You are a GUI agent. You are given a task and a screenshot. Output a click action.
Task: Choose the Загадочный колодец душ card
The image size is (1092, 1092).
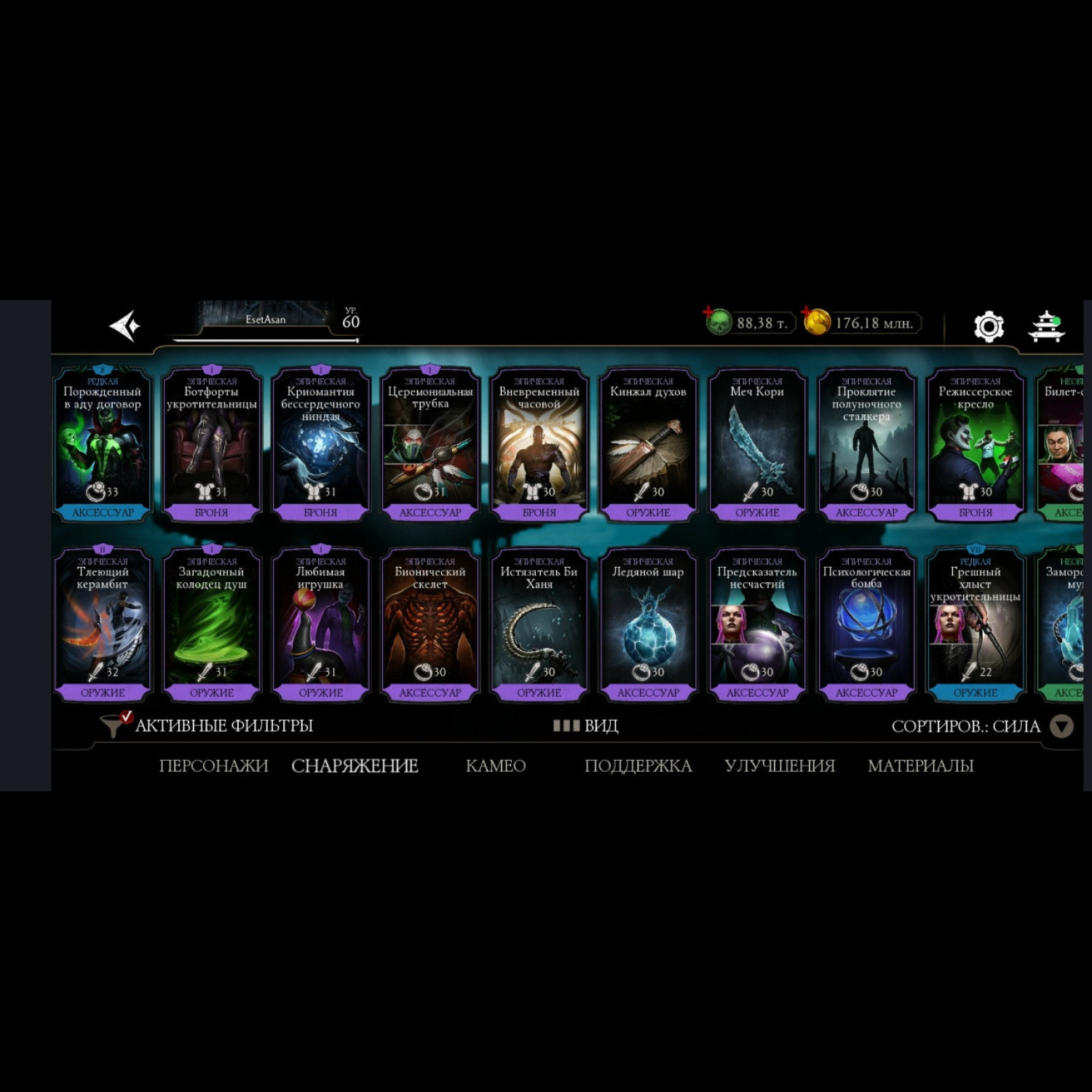[211, 624]
